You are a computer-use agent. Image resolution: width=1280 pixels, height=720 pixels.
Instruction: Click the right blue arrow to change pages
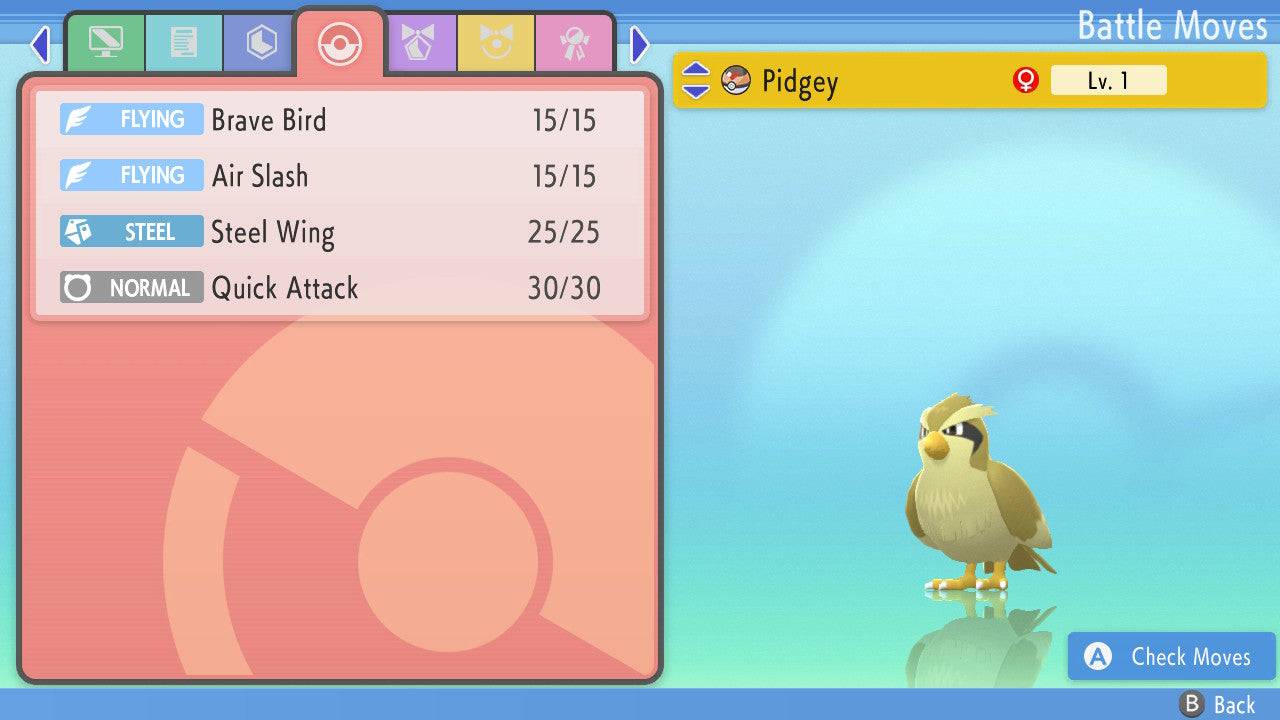tap(638, 44)
